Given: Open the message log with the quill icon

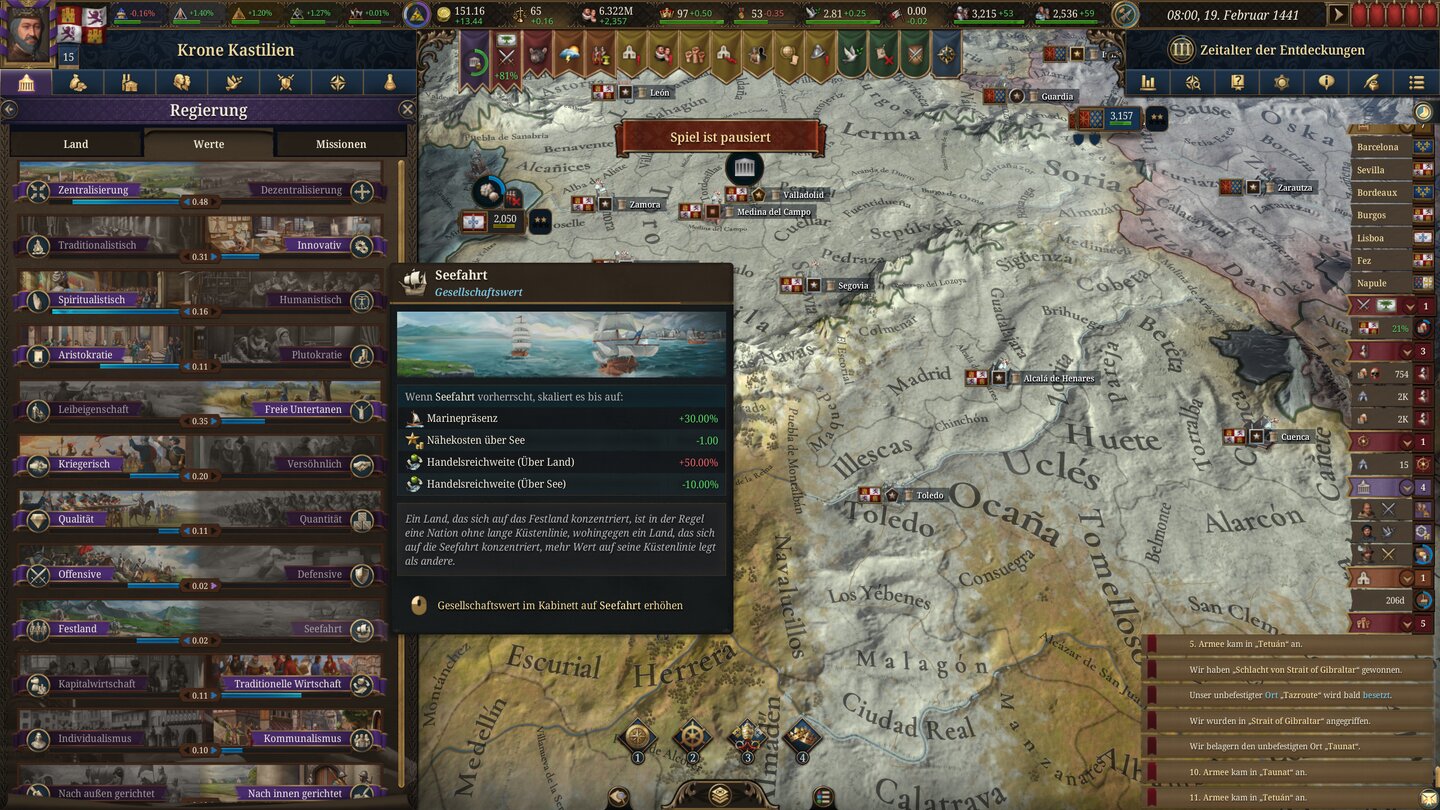Looking at the screenshot, I should click(x=1373, y=83).
